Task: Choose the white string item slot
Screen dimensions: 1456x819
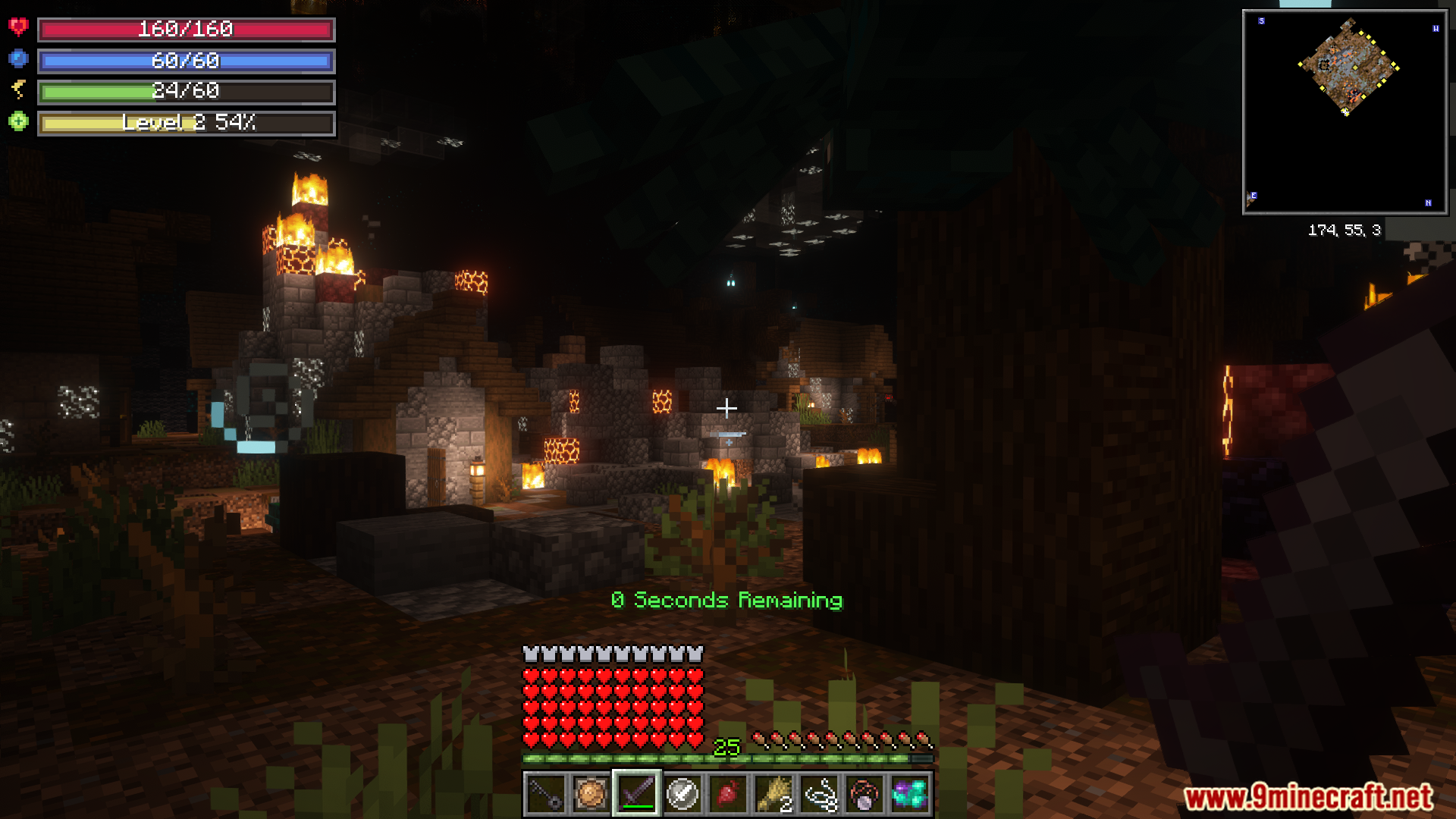Action: click(820, 794)
